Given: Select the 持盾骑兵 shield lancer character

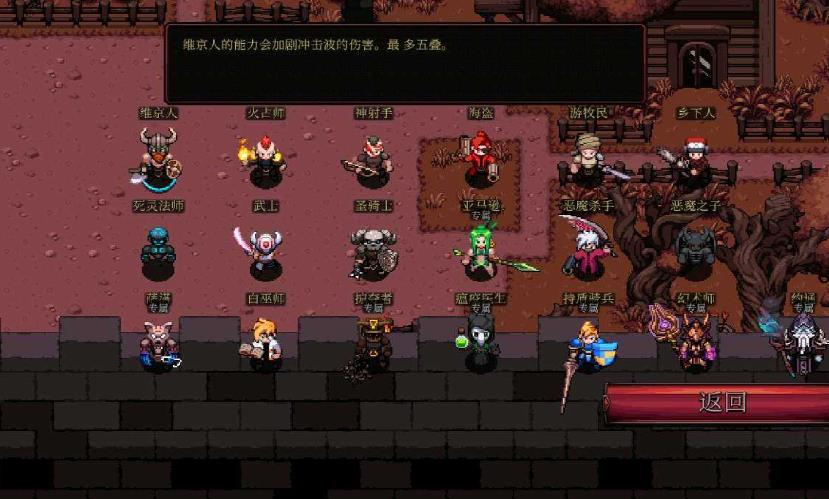Looking at the screenshot, I should [x=589, y=346].
